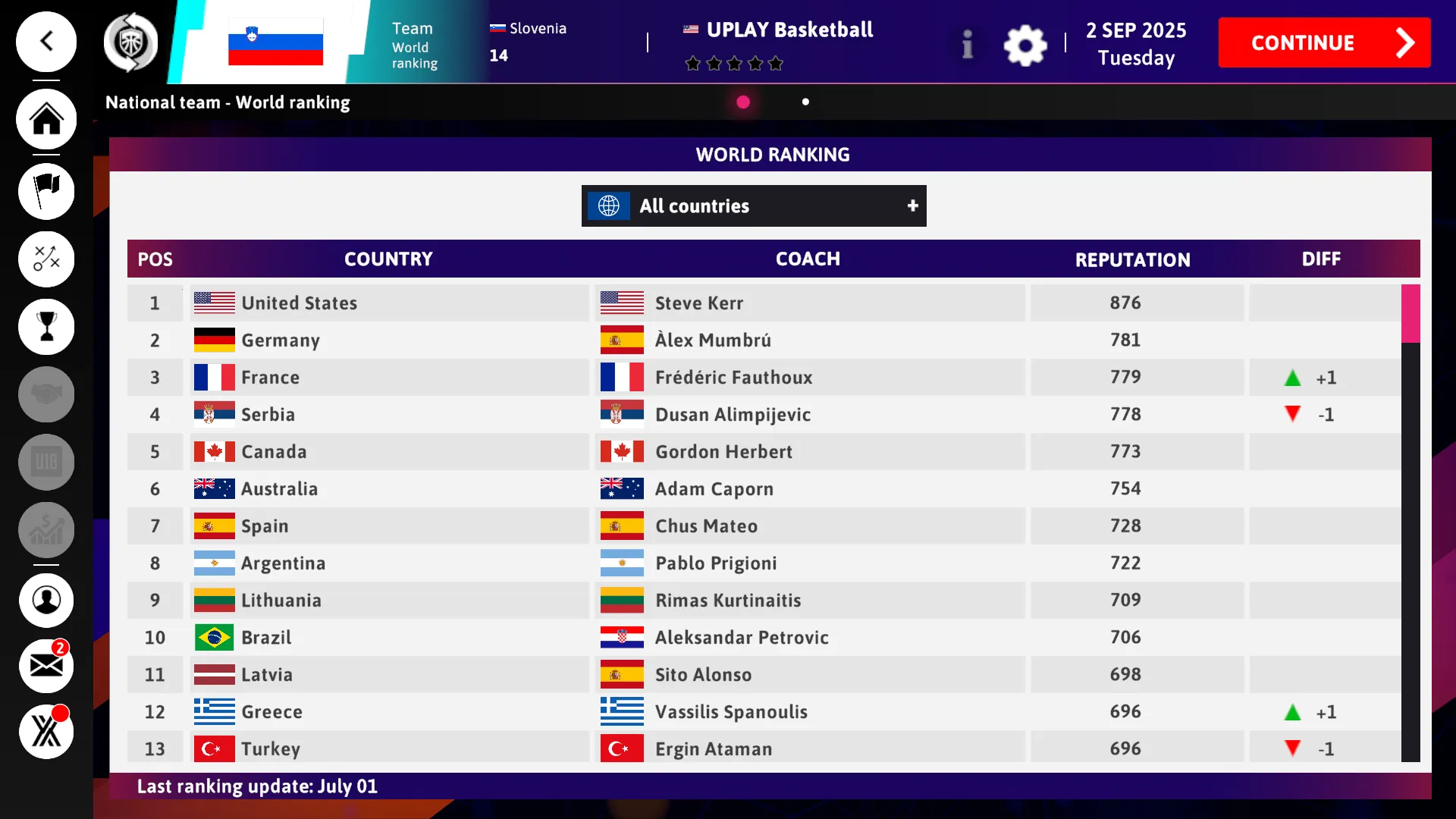Open the Tactics panel via the X-and-O icon
This screenshot has width=1456, height=819.
(45, 259)
